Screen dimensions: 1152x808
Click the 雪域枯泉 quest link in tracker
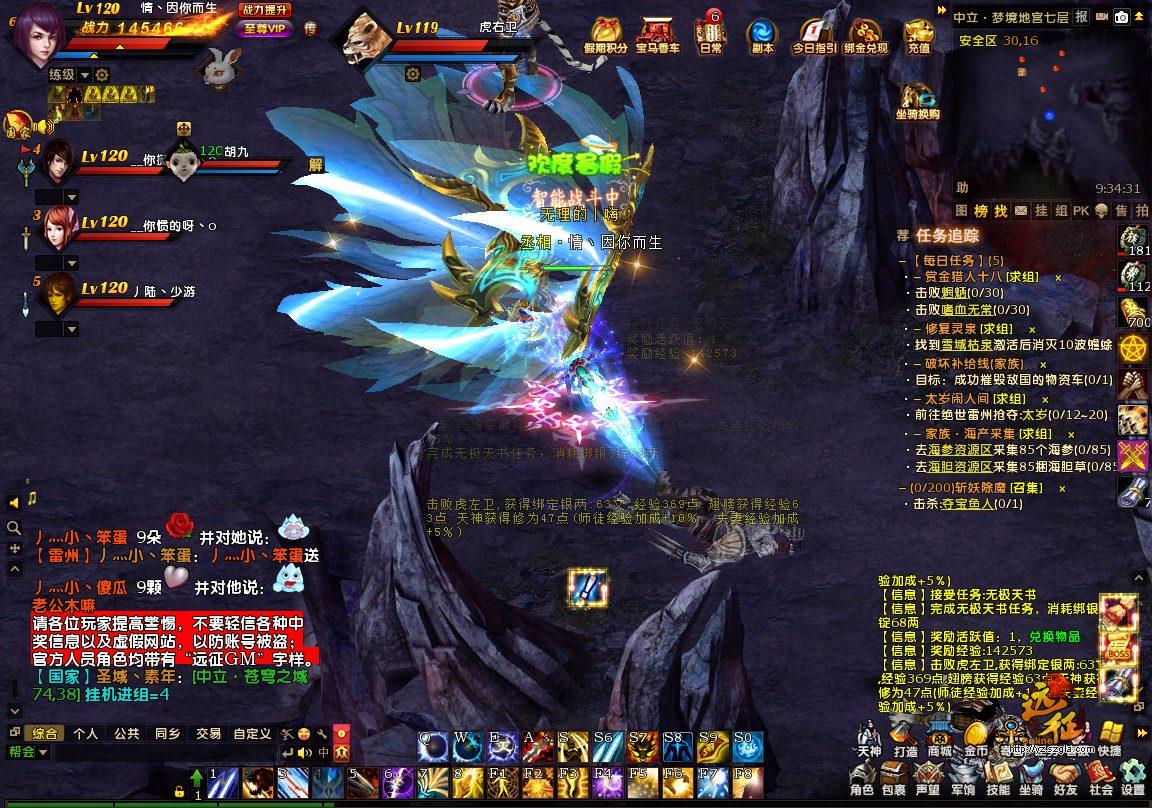[966, 344]
